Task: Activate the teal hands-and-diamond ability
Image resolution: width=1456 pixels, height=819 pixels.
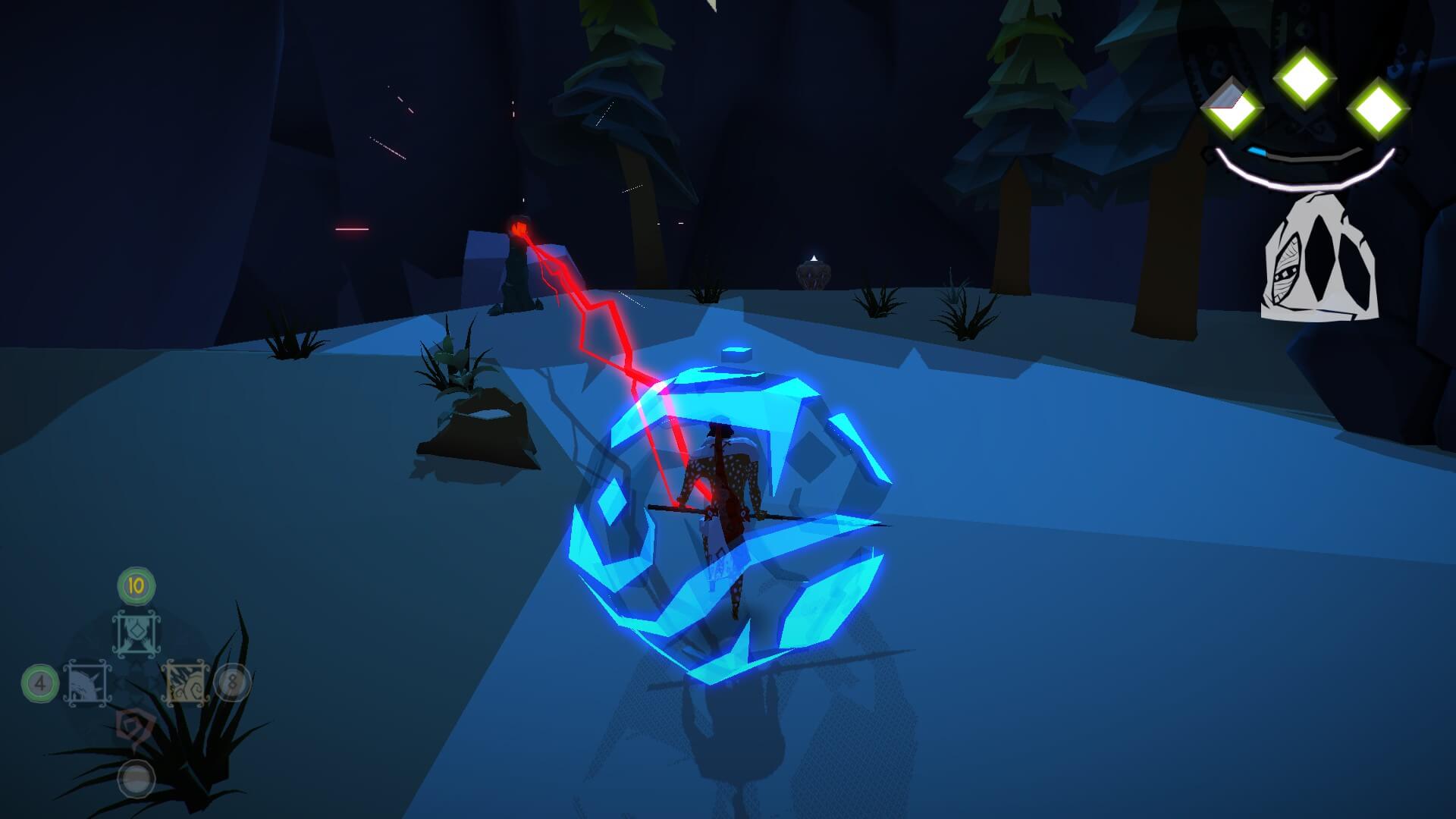Action: tap(136, 634)
